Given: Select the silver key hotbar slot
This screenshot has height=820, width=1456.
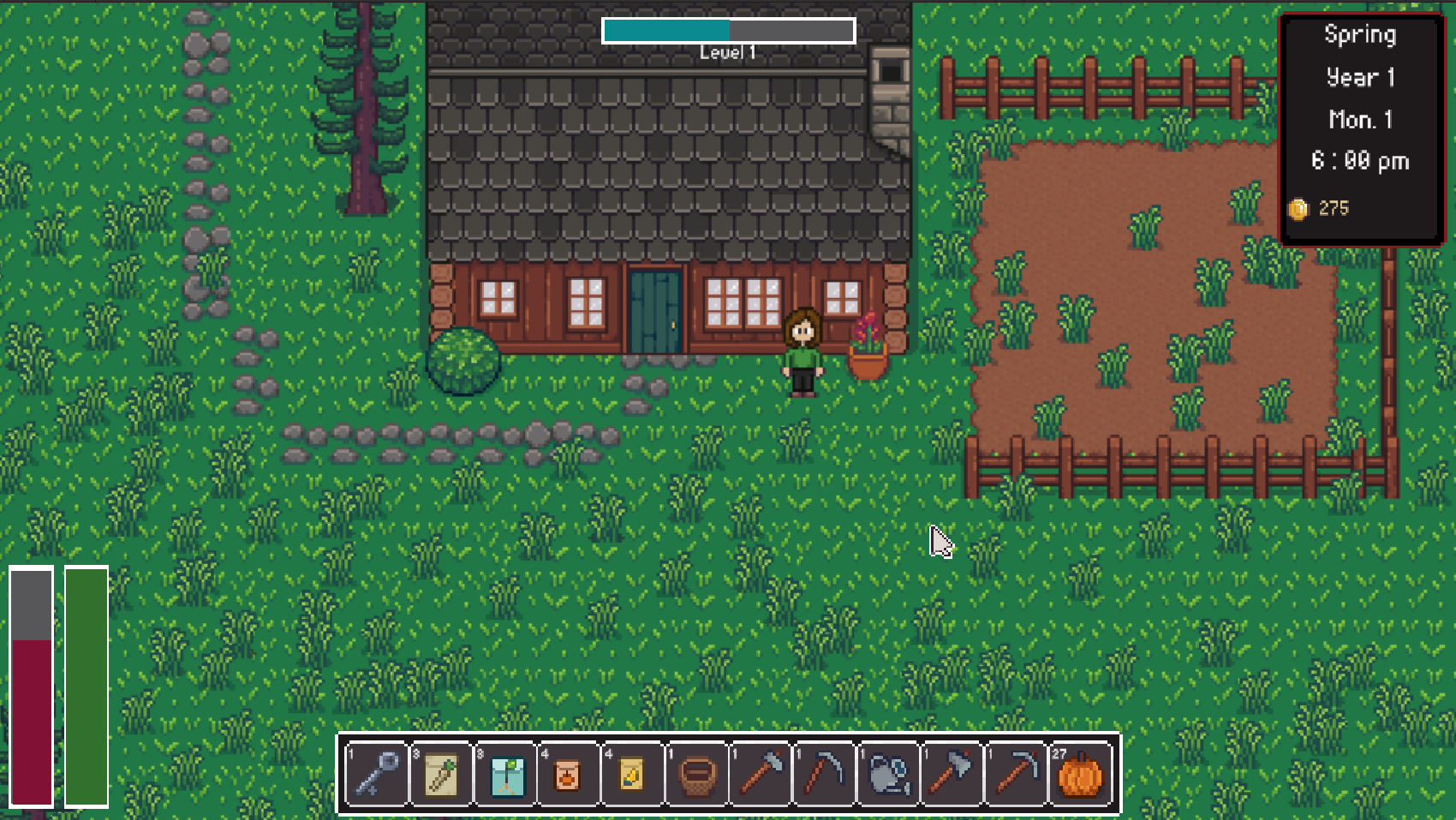Looking at the screenshot, I should (x=378, y=775).
